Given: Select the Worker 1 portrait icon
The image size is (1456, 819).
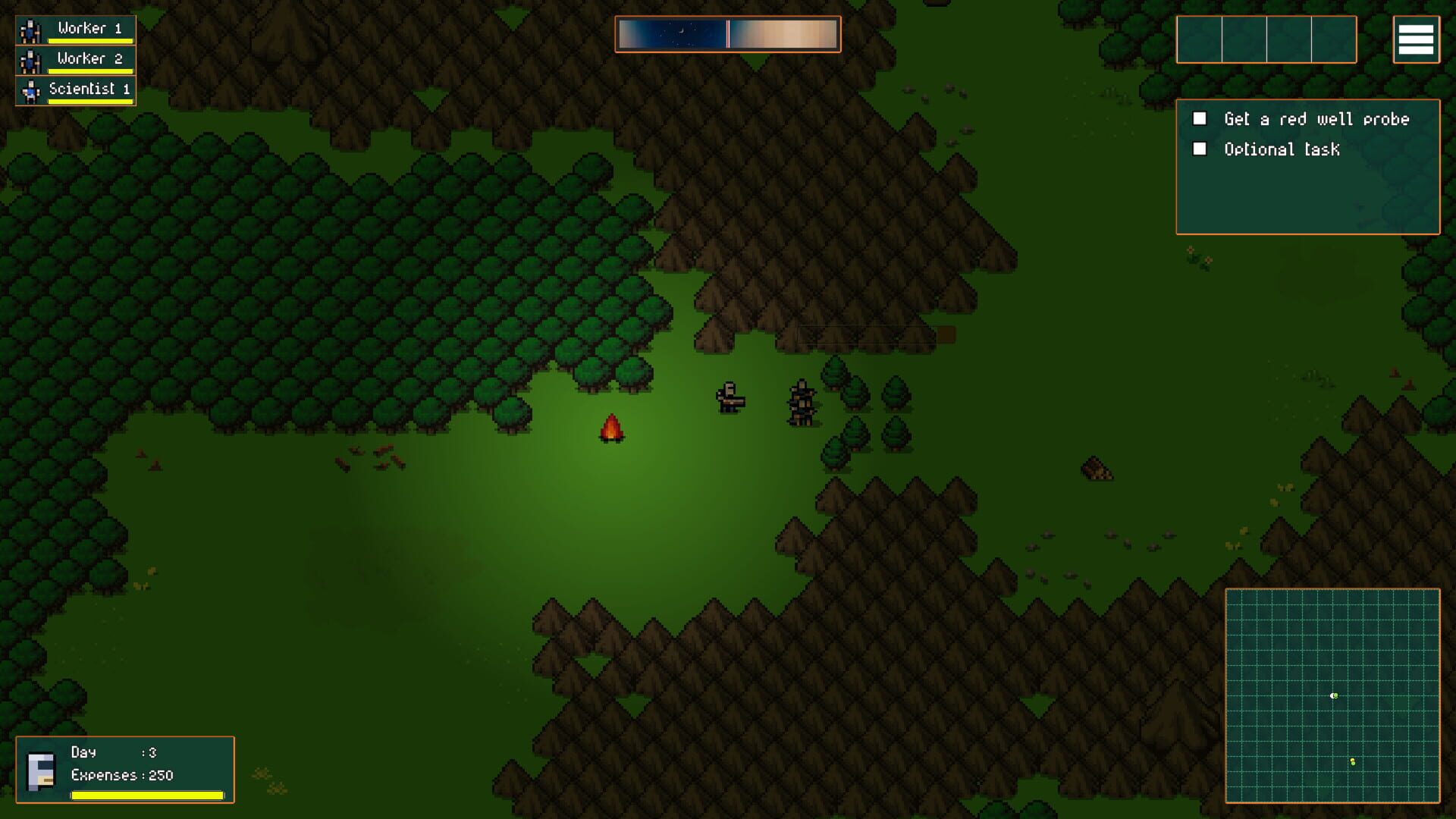Looking at the screenshot, I should click(30, 29).
